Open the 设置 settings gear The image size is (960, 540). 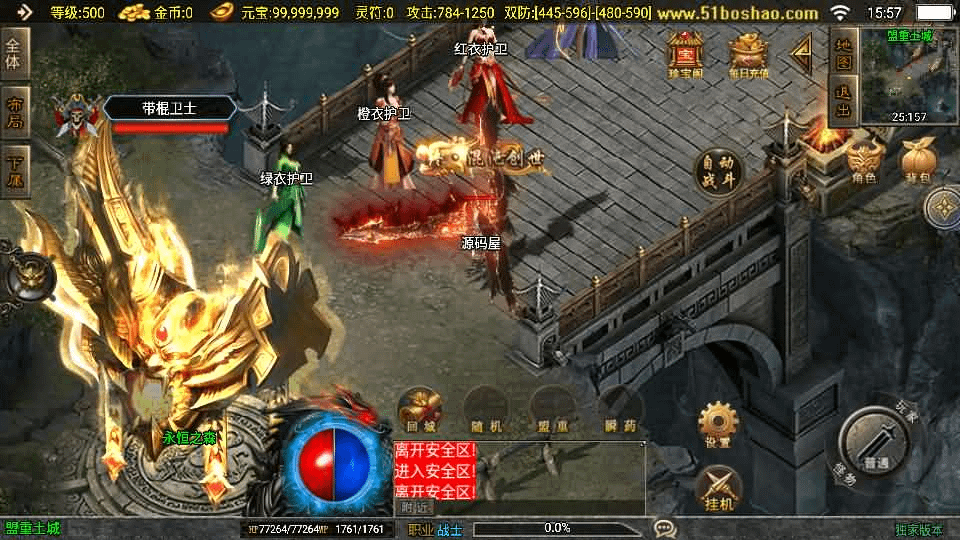tap(717, 425)
